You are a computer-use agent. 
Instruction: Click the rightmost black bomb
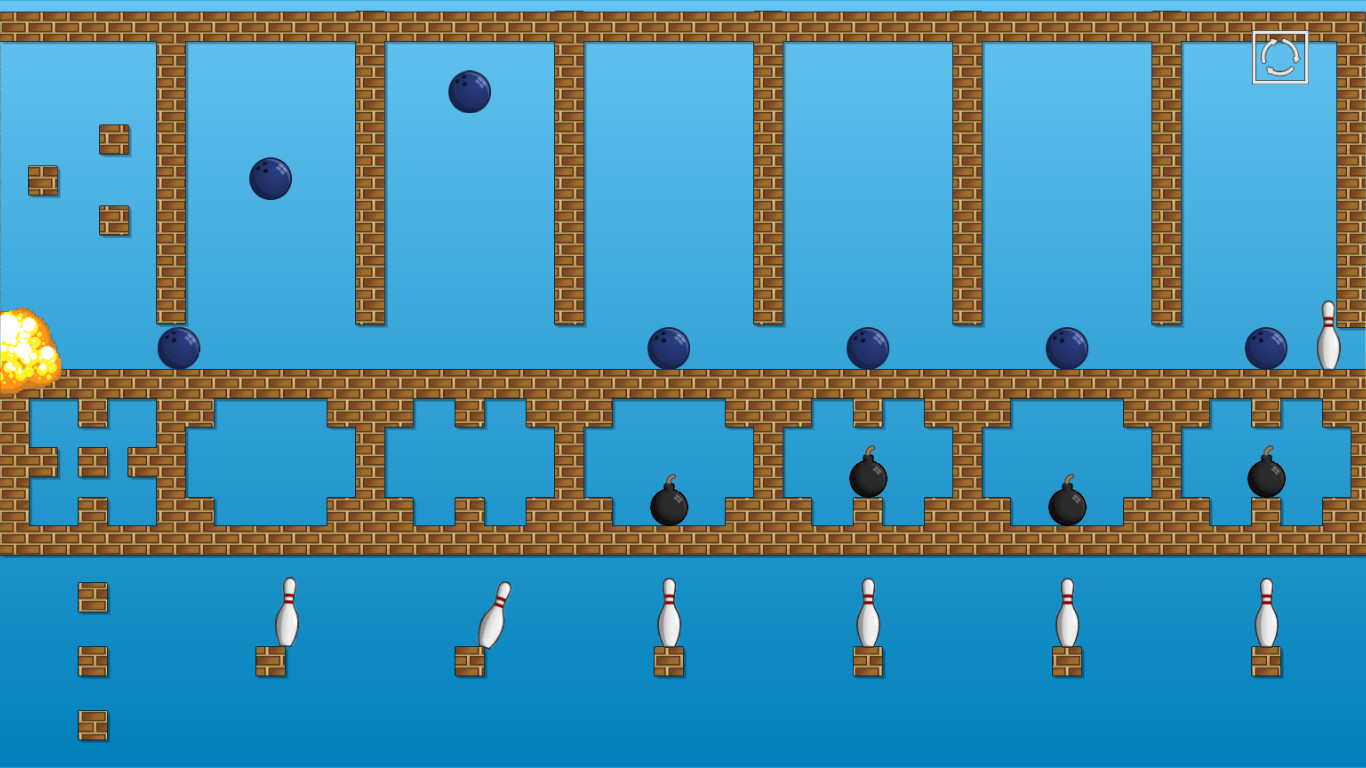[1268, 478]
